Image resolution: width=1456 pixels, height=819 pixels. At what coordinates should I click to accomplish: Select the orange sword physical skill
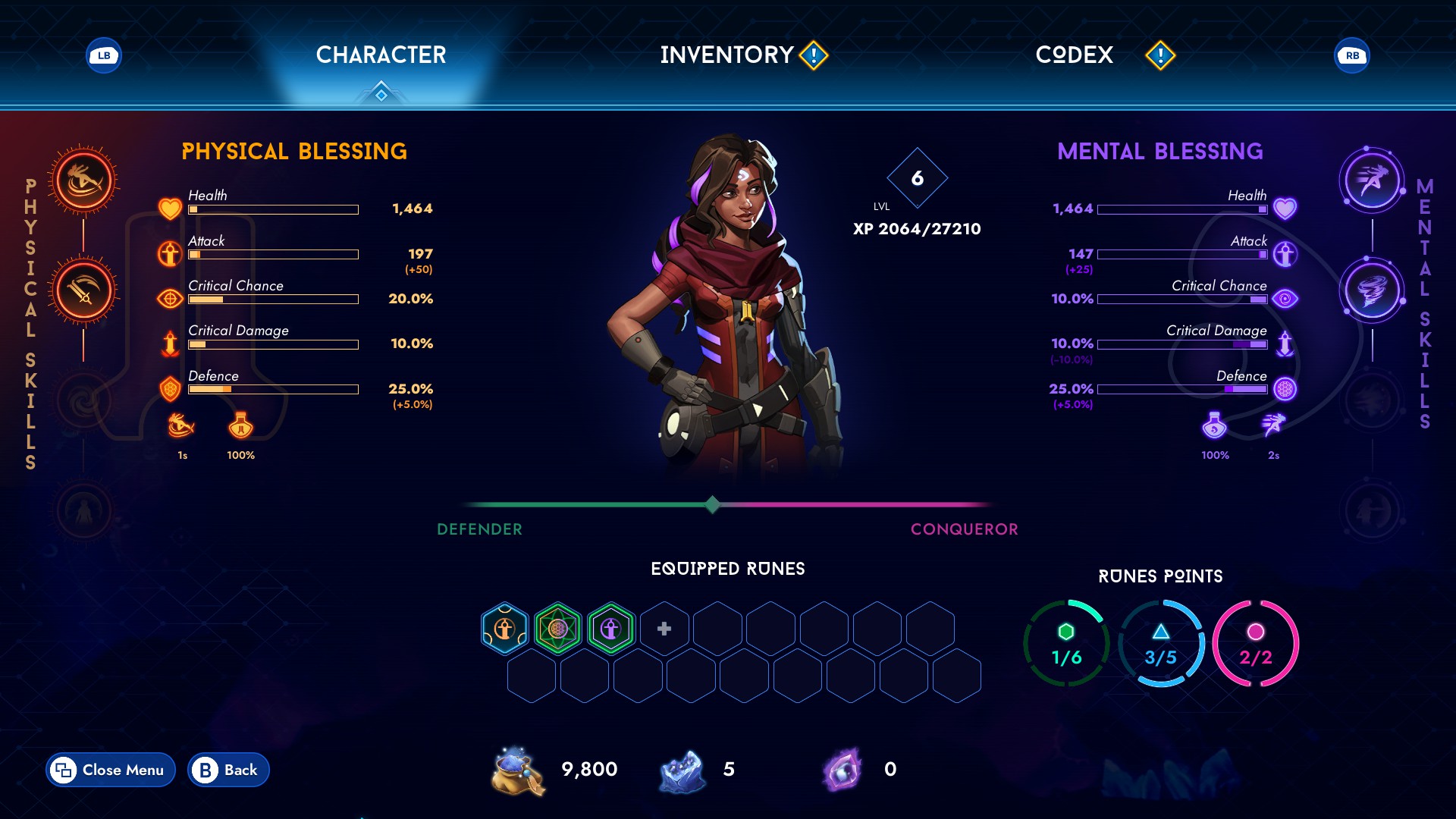[x=83, y=291]
